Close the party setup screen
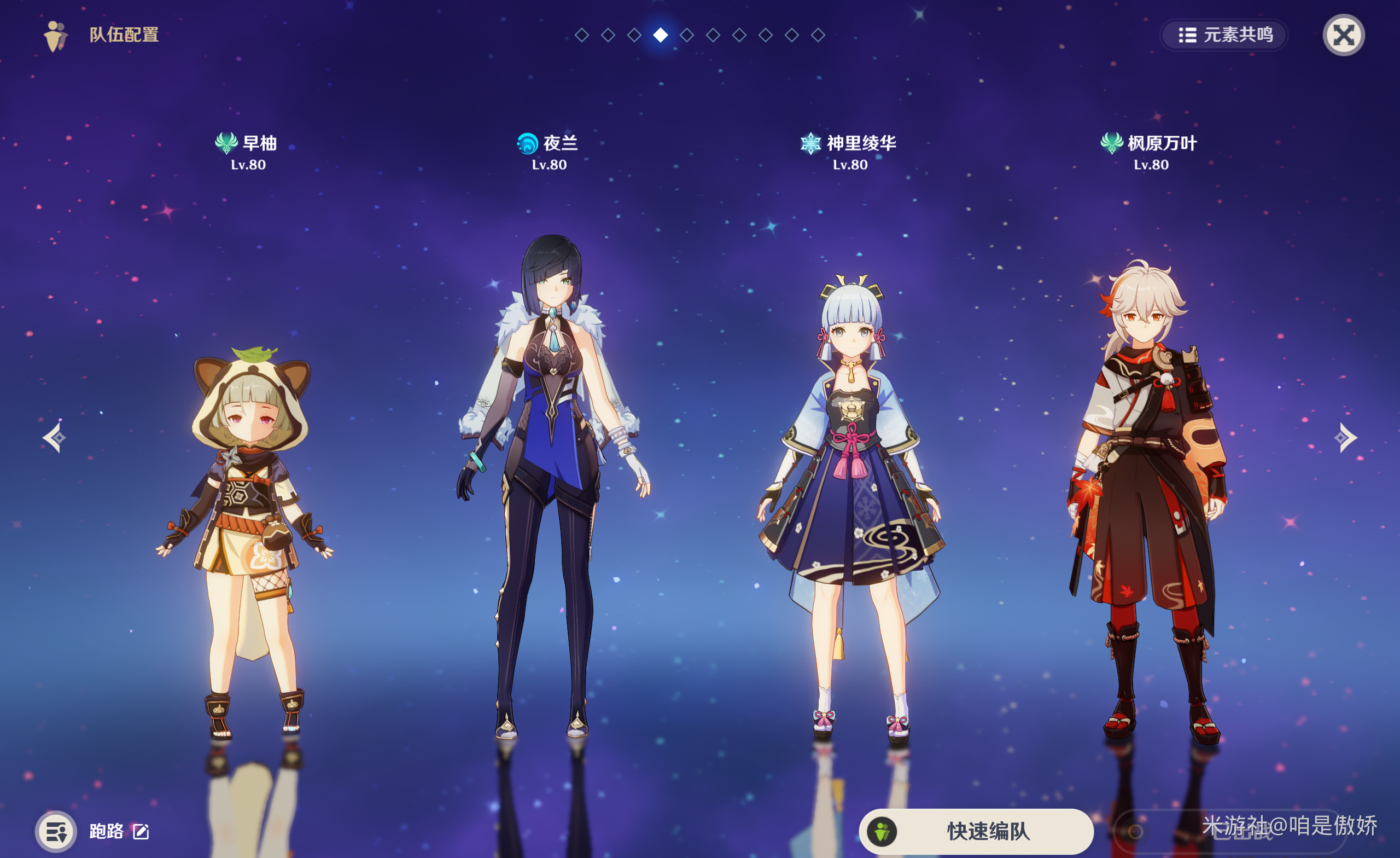 click(1343, 35)
